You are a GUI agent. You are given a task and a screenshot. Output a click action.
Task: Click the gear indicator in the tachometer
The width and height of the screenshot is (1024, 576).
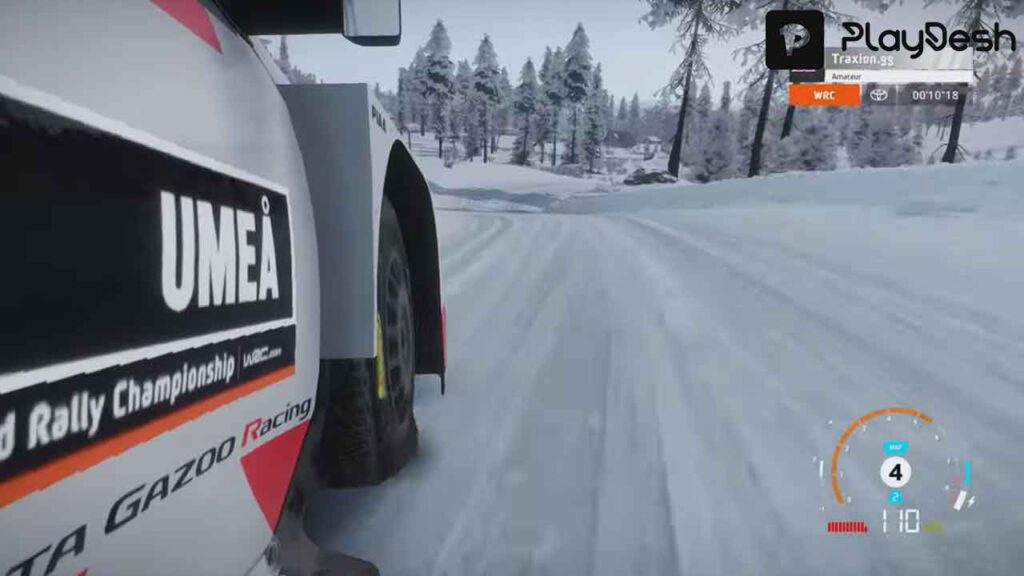point(895,471)
